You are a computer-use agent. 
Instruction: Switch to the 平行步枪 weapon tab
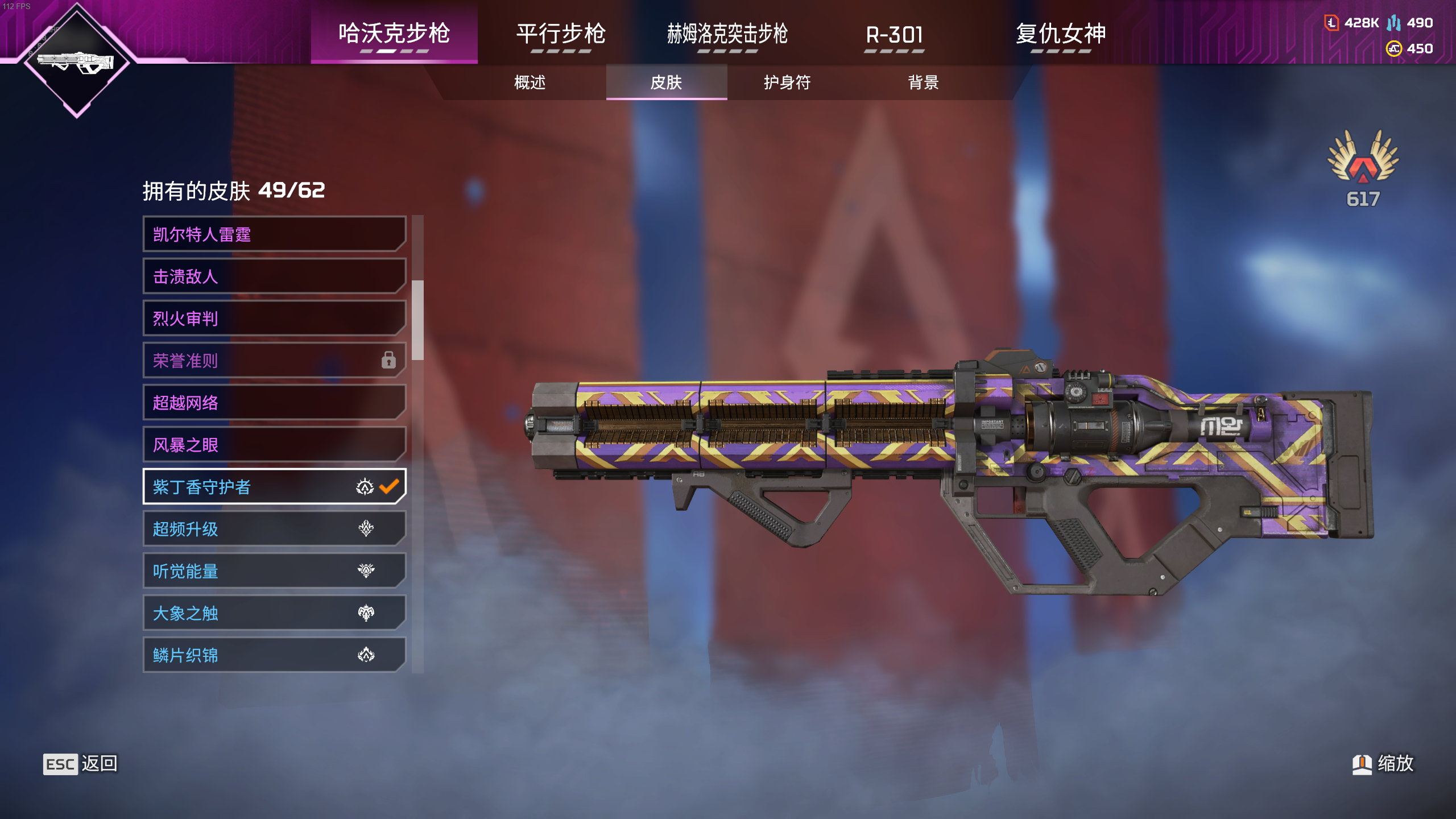(x=561, y=34)
